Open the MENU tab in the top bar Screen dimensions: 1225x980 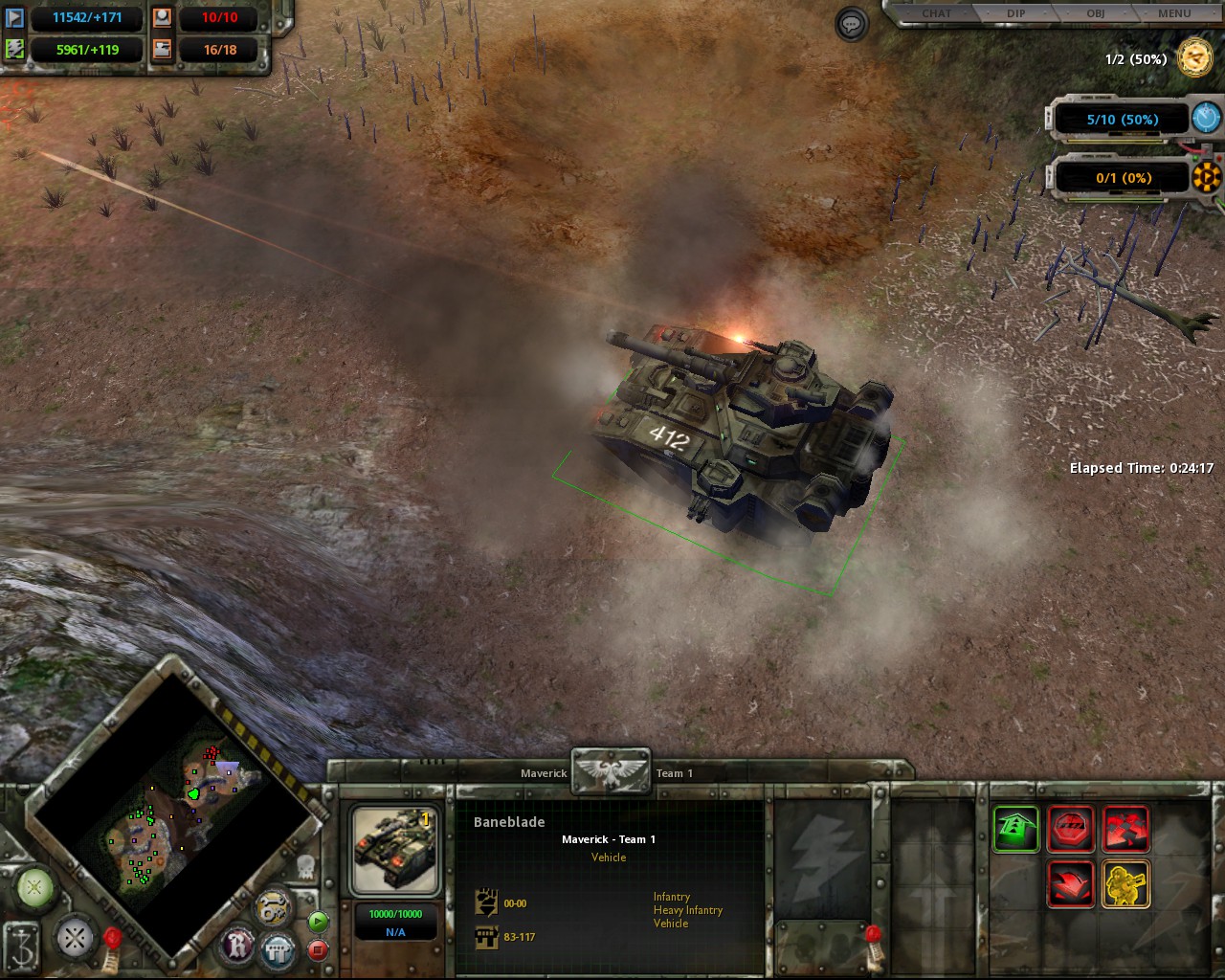coord(1171,13)
